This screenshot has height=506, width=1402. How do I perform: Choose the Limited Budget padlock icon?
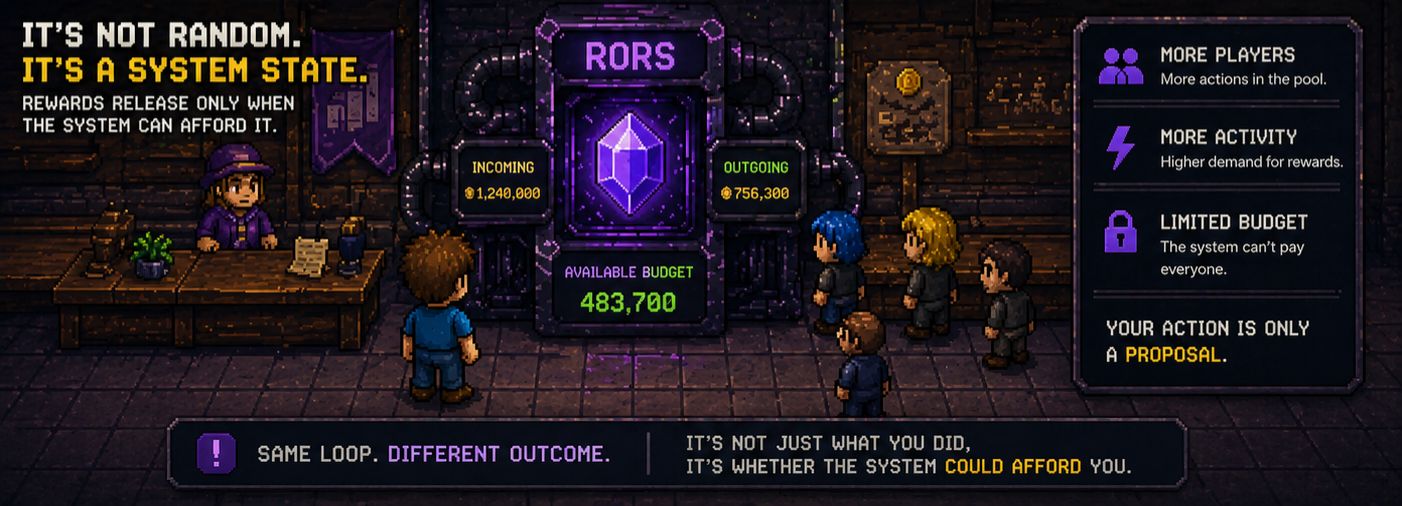tap(1120, 231)
